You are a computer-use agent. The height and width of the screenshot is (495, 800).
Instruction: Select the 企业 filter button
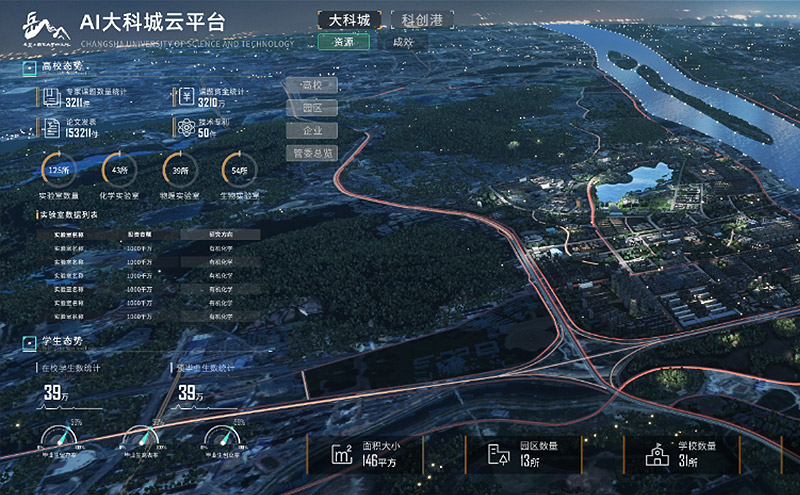311,130
